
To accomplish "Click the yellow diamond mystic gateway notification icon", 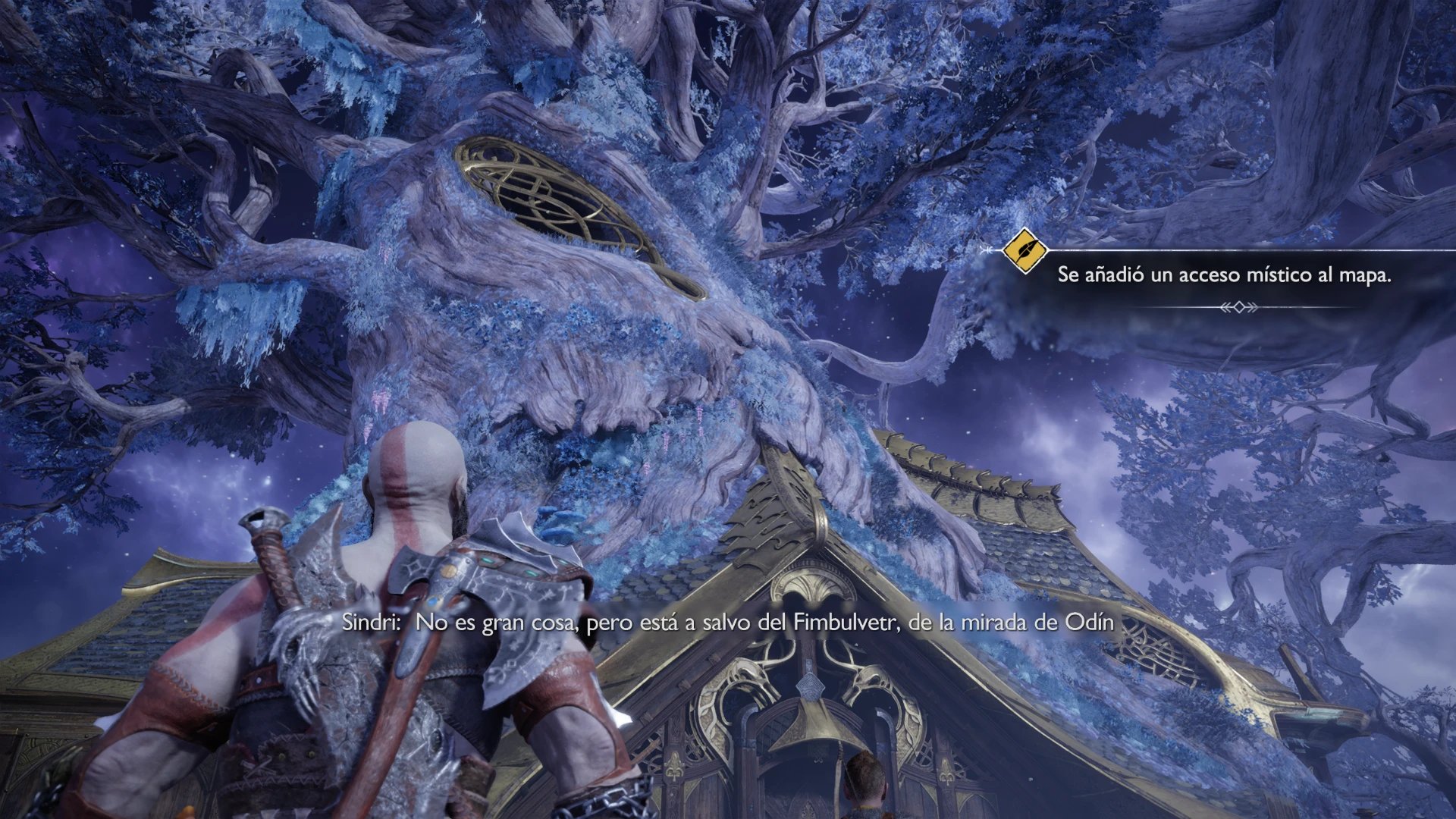I will click(1025, 250).
